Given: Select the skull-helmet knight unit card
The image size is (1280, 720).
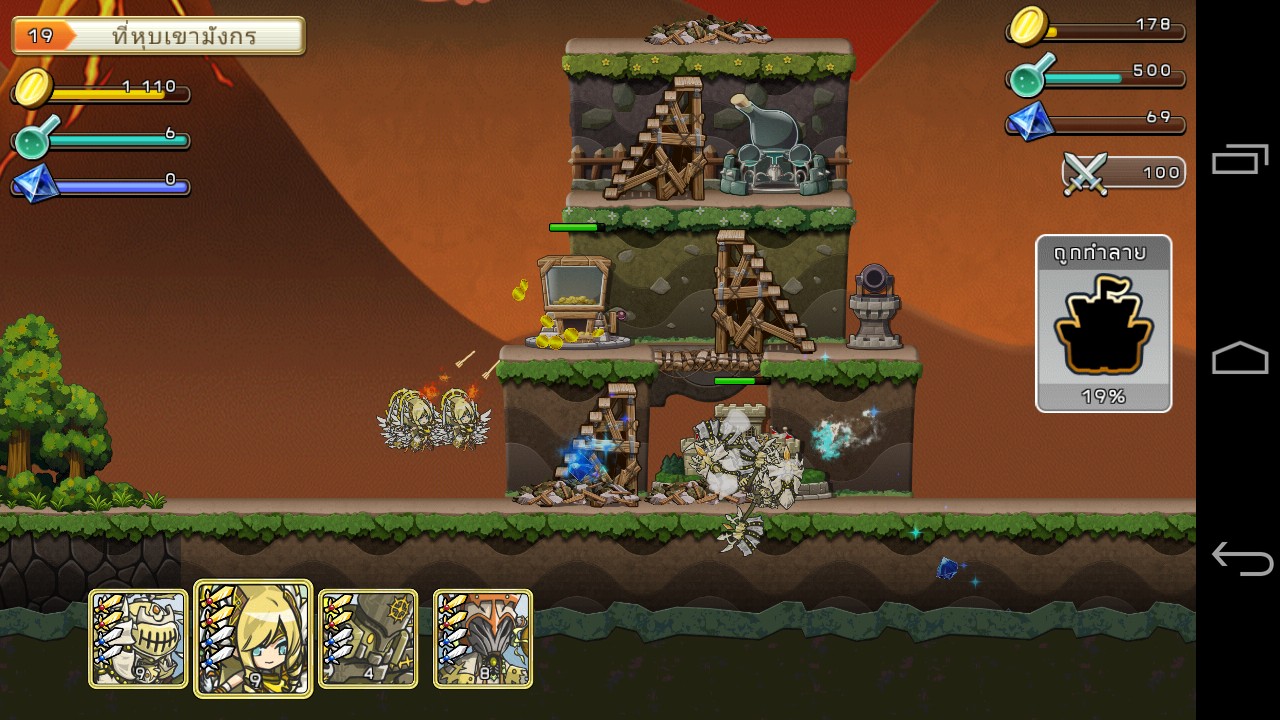Looking at the screenshot, I should [139, 638].
